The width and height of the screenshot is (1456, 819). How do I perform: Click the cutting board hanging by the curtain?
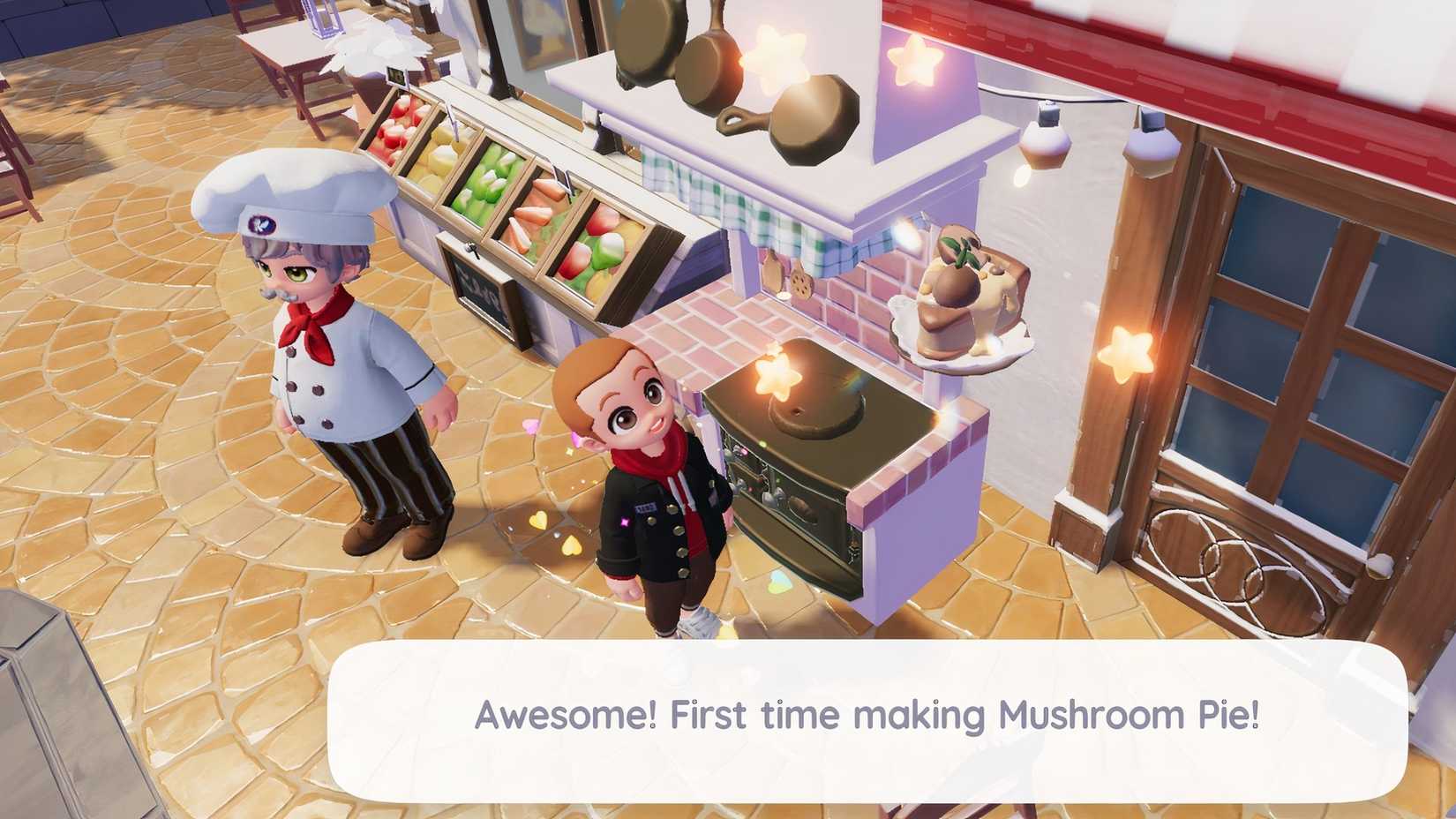[773, 269]
